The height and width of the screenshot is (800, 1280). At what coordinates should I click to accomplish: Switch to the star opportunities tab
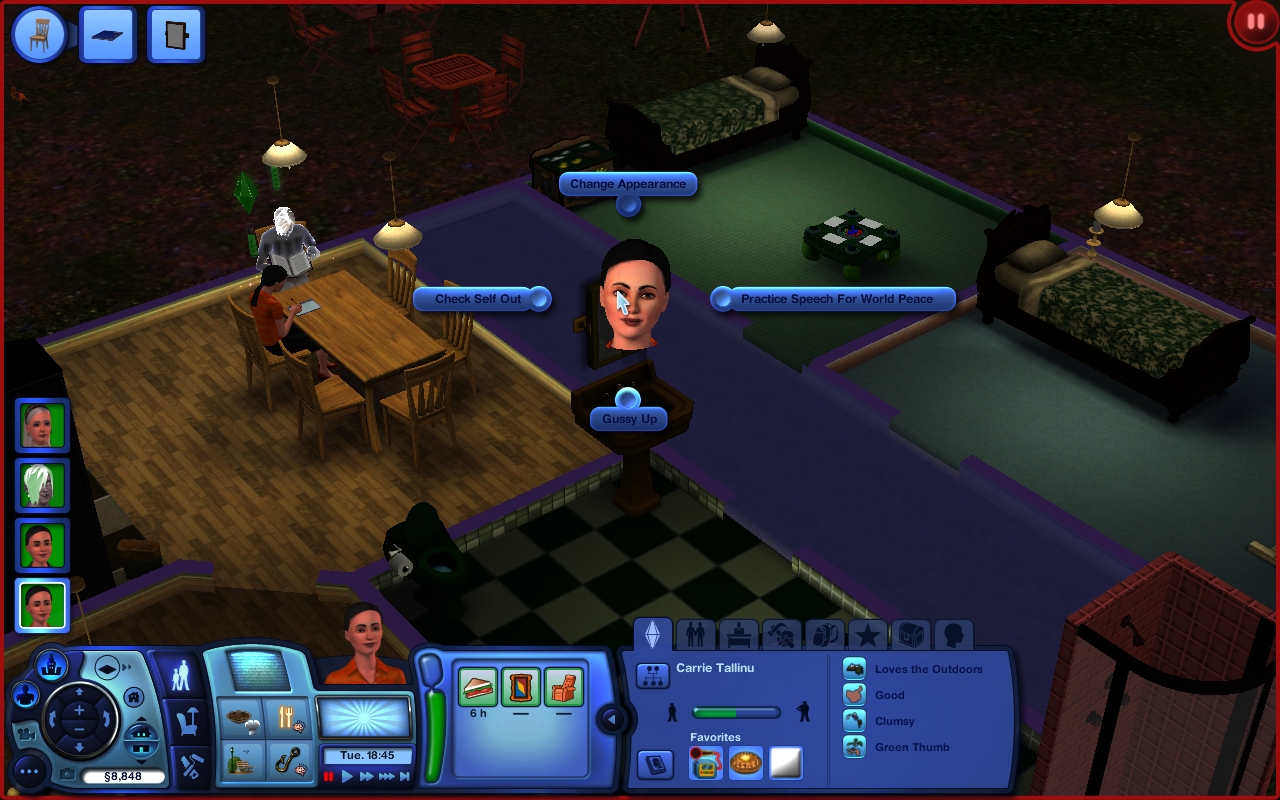[868, 635]
